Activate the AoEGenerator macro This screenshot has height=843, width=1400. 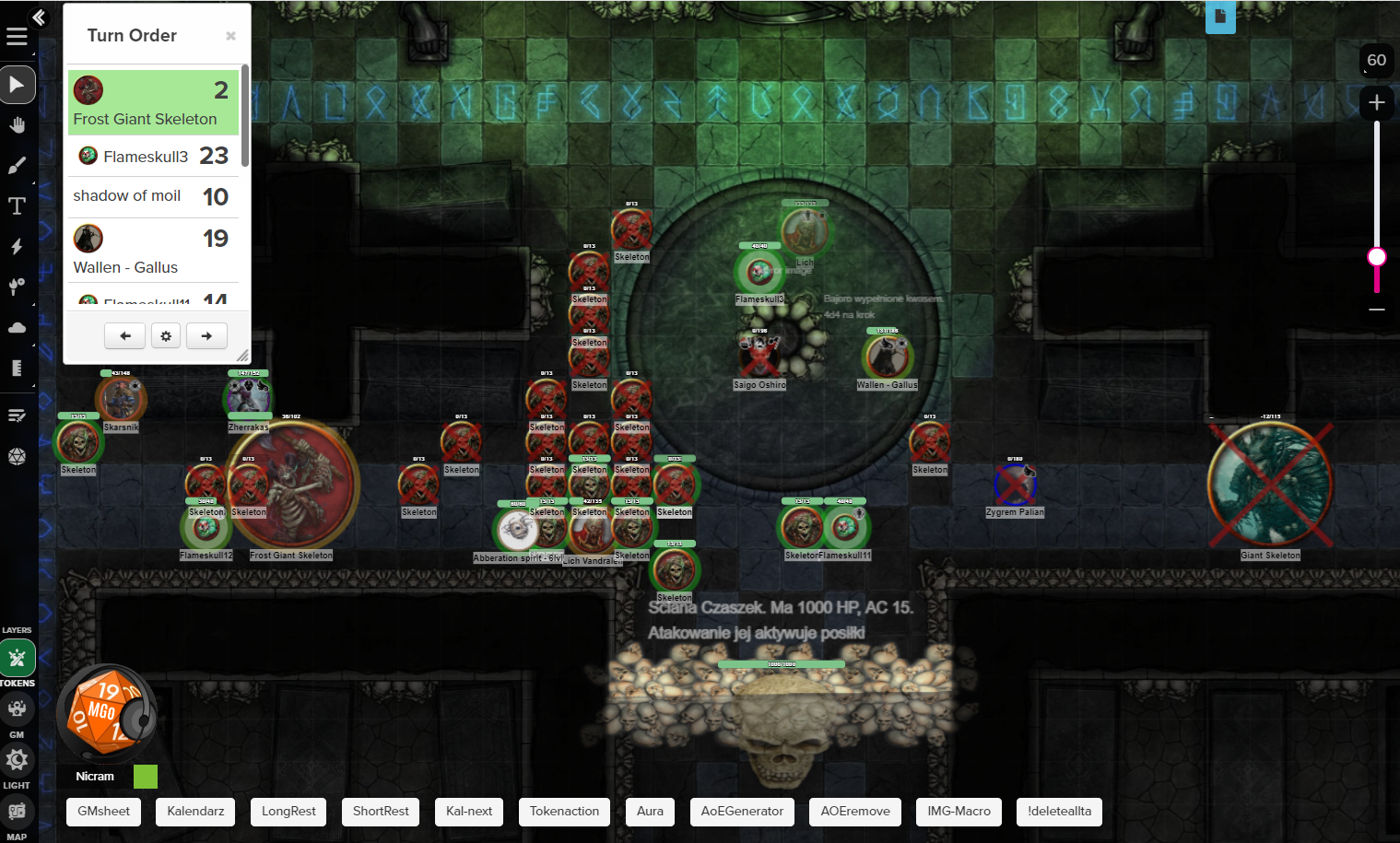point(742,812)
